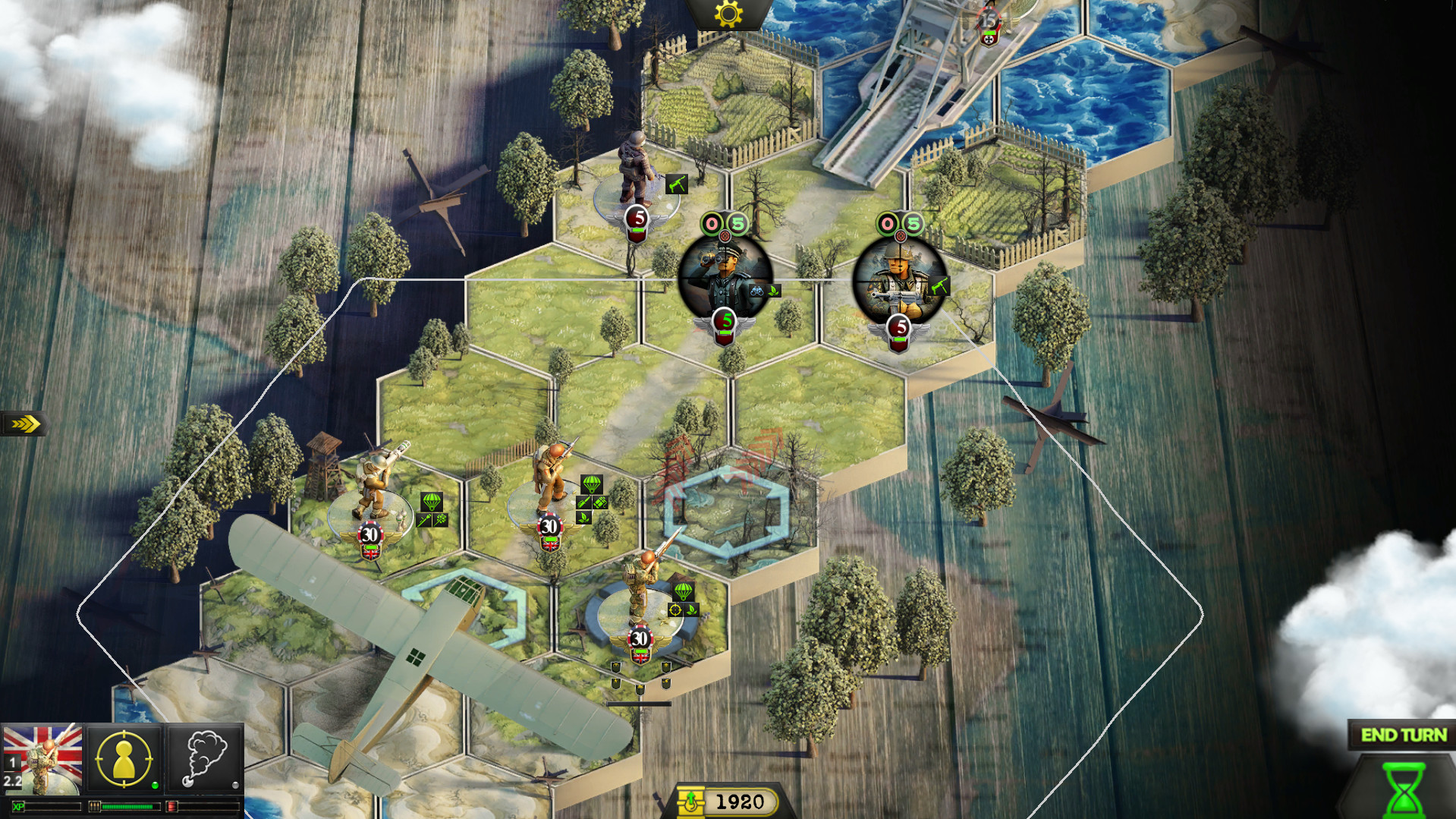Toggle the yellow crosshair overwatch on the sniper unit

point(675,610)
